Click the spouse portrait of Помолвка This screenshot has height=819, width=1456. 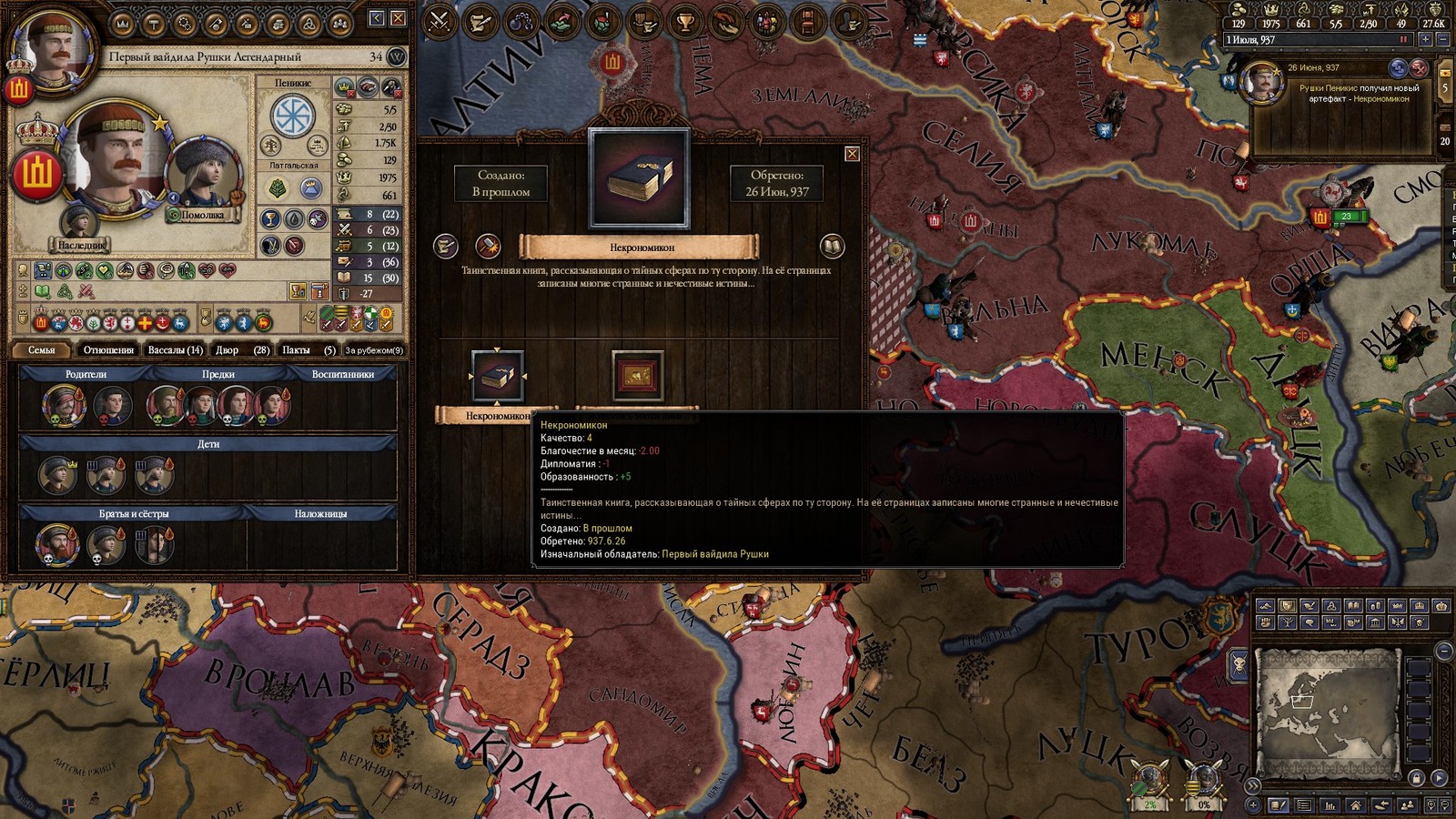tap(203, 175)
